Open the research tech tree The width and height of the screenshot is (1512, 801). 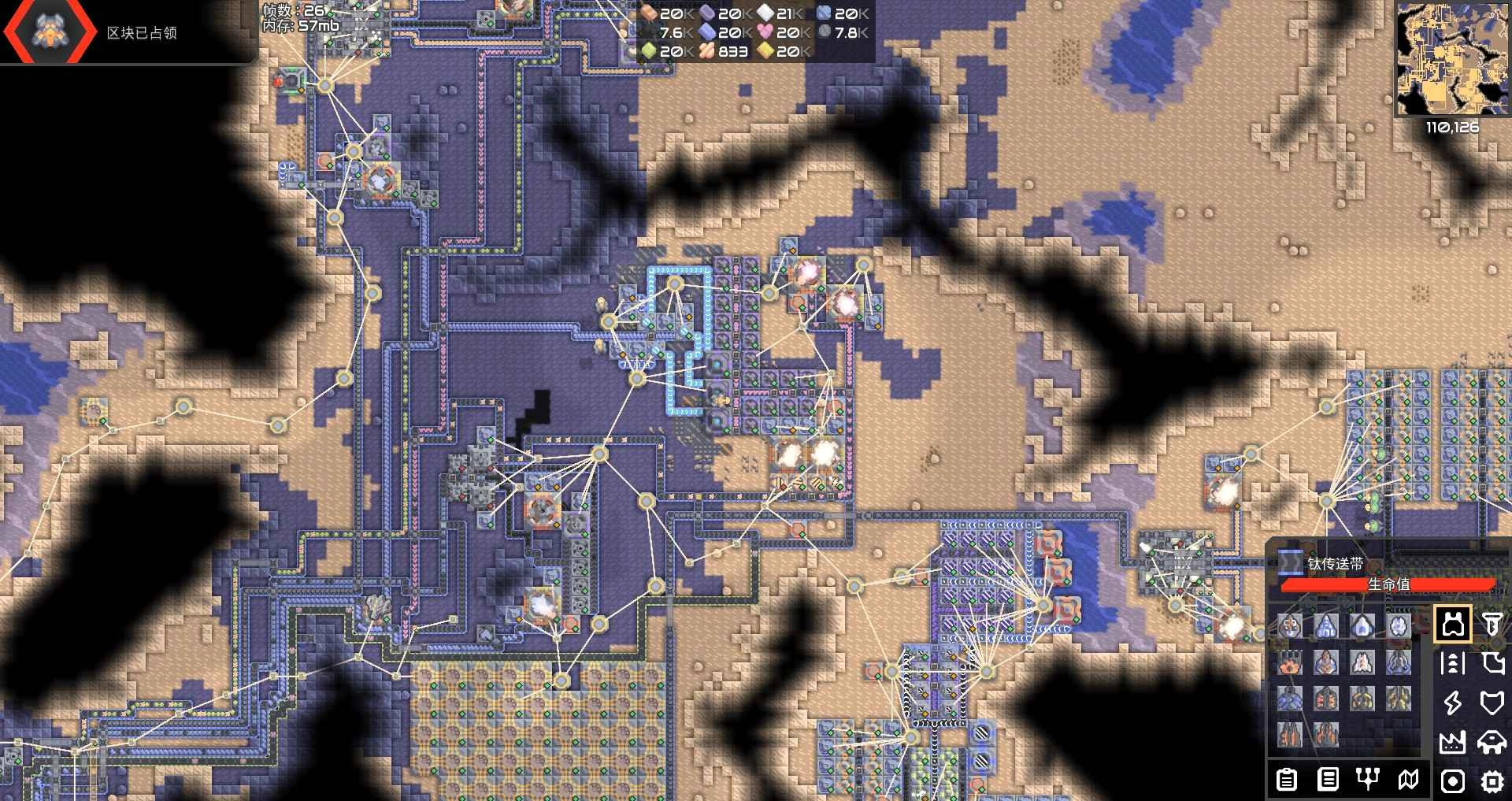(1368, 780)
